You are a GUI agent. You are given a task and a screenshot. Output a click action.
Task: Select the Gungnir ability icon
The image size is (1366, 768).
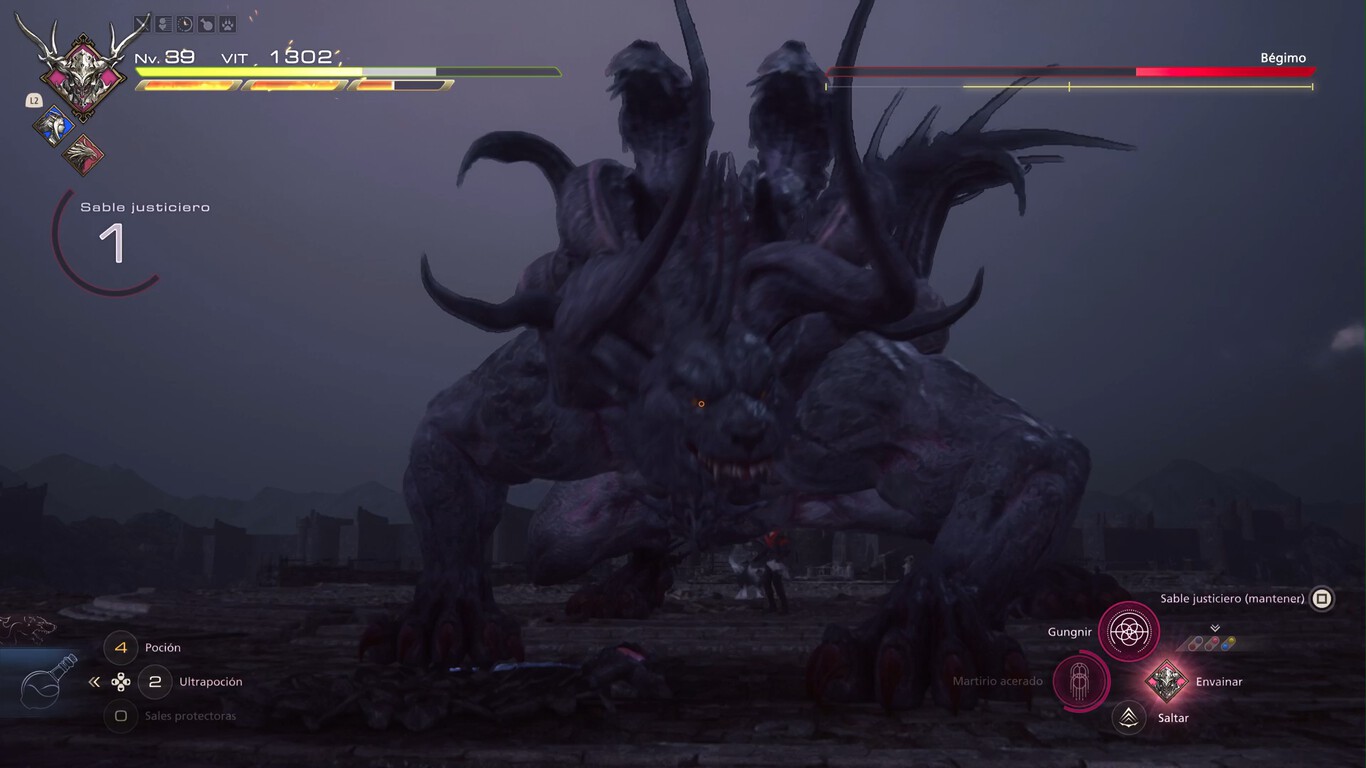1128,631
